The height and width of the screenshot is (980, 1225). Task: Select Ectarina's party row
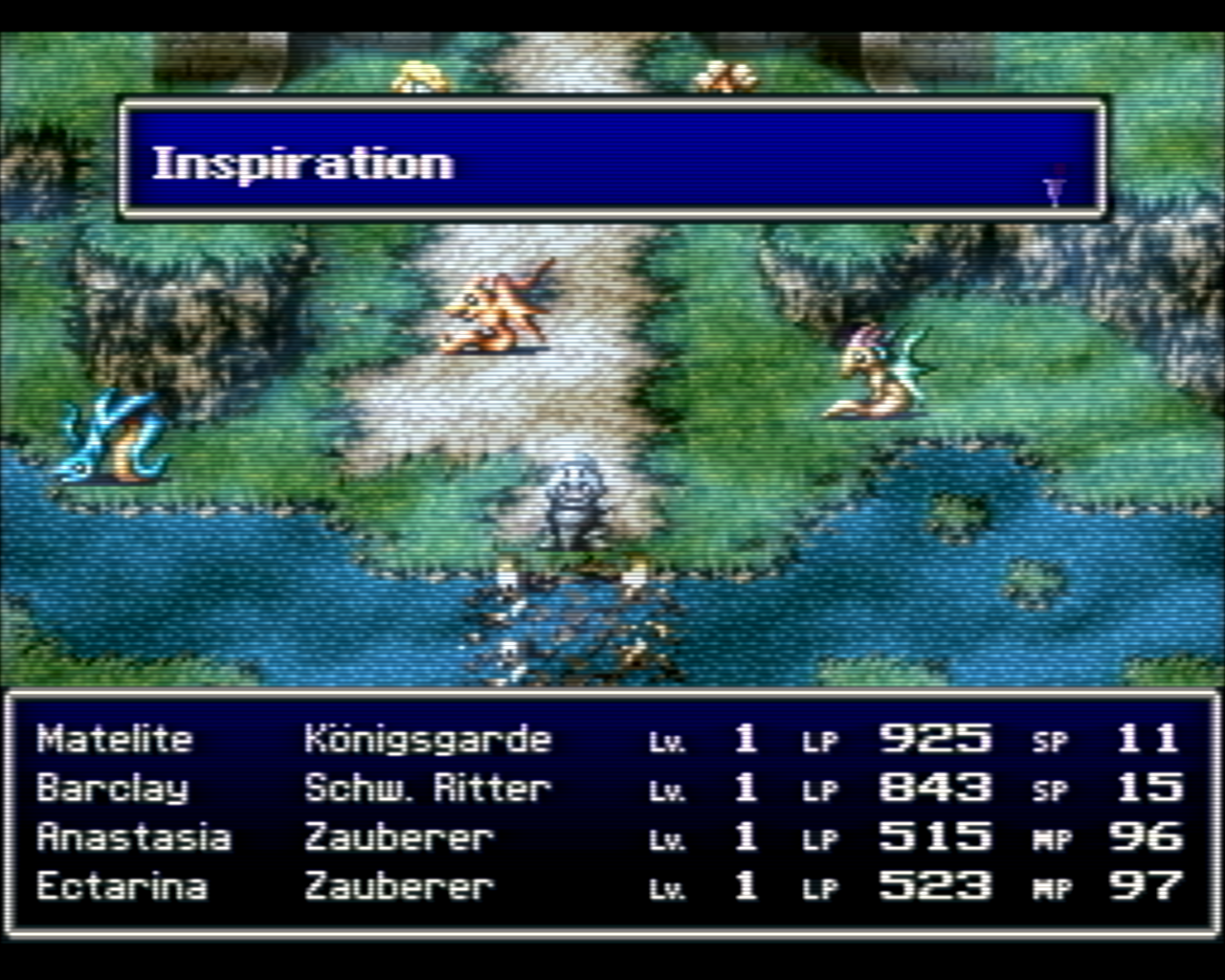[122, 886]
